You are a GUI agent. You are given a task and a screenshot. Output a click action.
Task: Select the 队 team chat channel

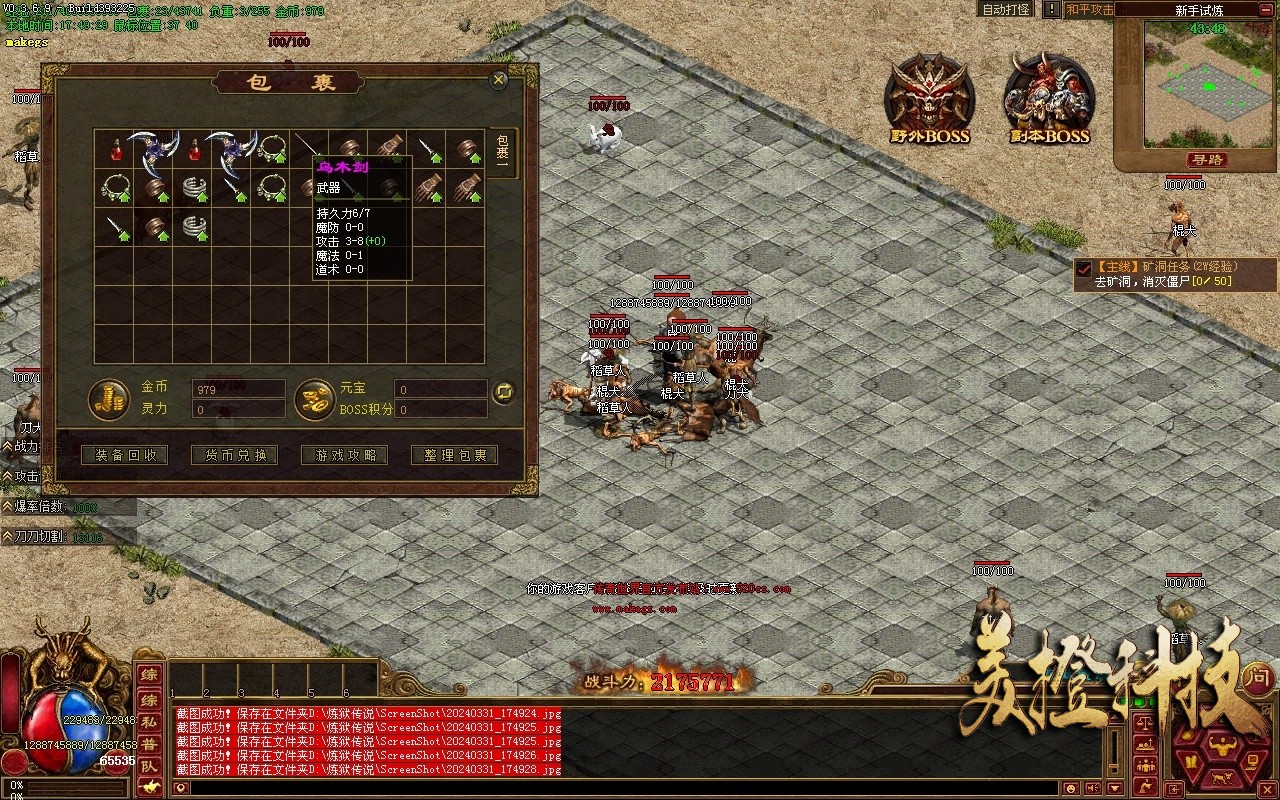click(x=148, y=766)
